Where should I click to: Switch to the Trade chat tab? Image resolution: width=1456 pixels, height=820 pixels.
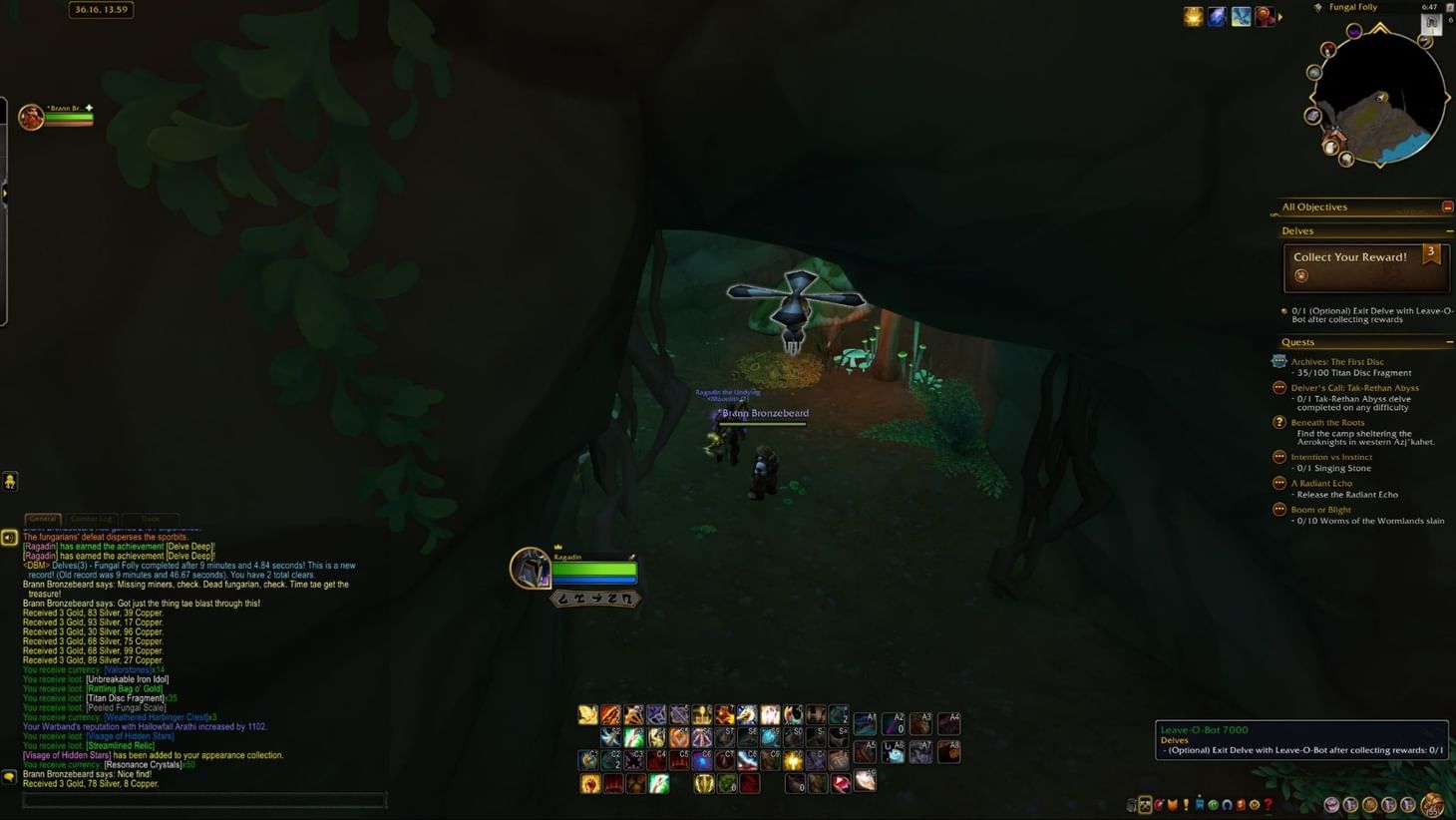(151, 519)
